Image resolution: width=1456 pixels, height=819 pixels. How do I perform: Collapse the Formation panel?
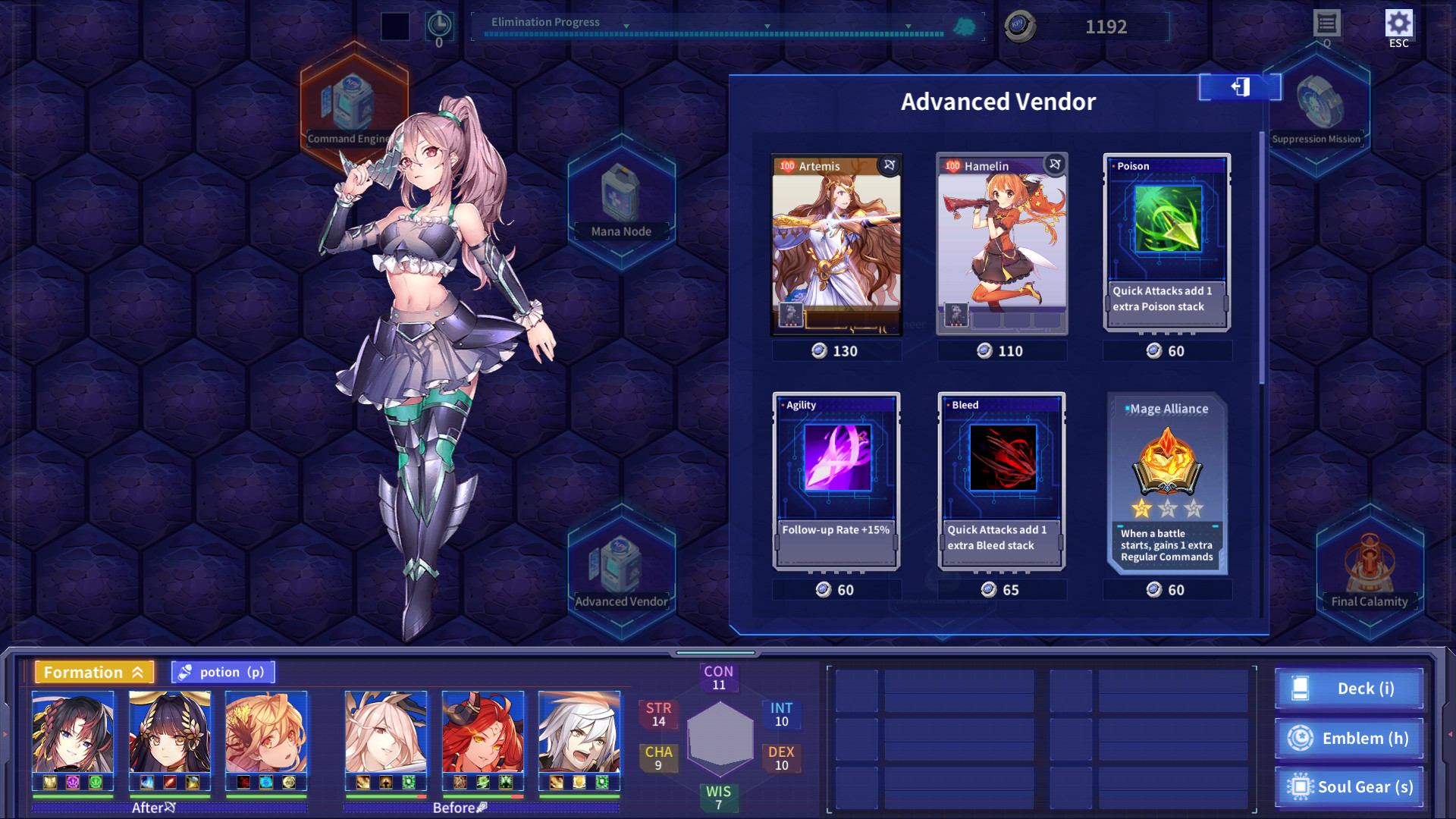click(x=139, y=672)
